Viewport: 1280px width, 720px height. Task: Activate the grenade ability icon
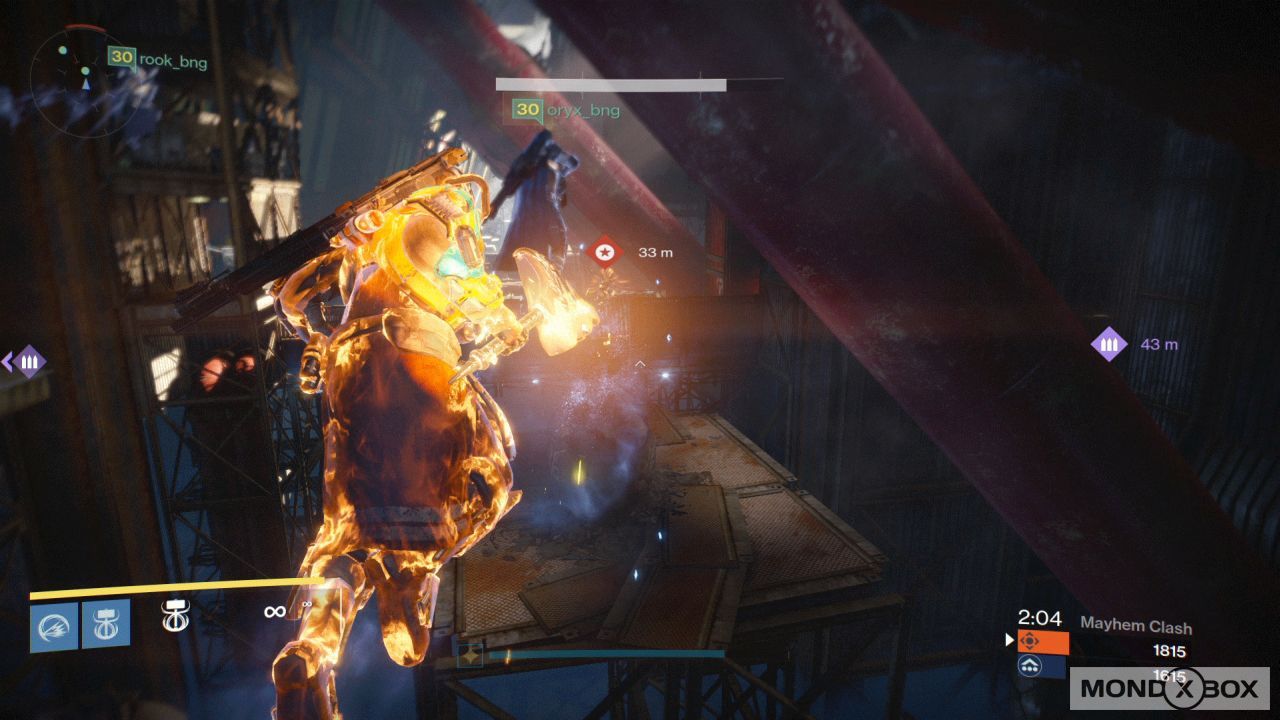pos(54,626)
